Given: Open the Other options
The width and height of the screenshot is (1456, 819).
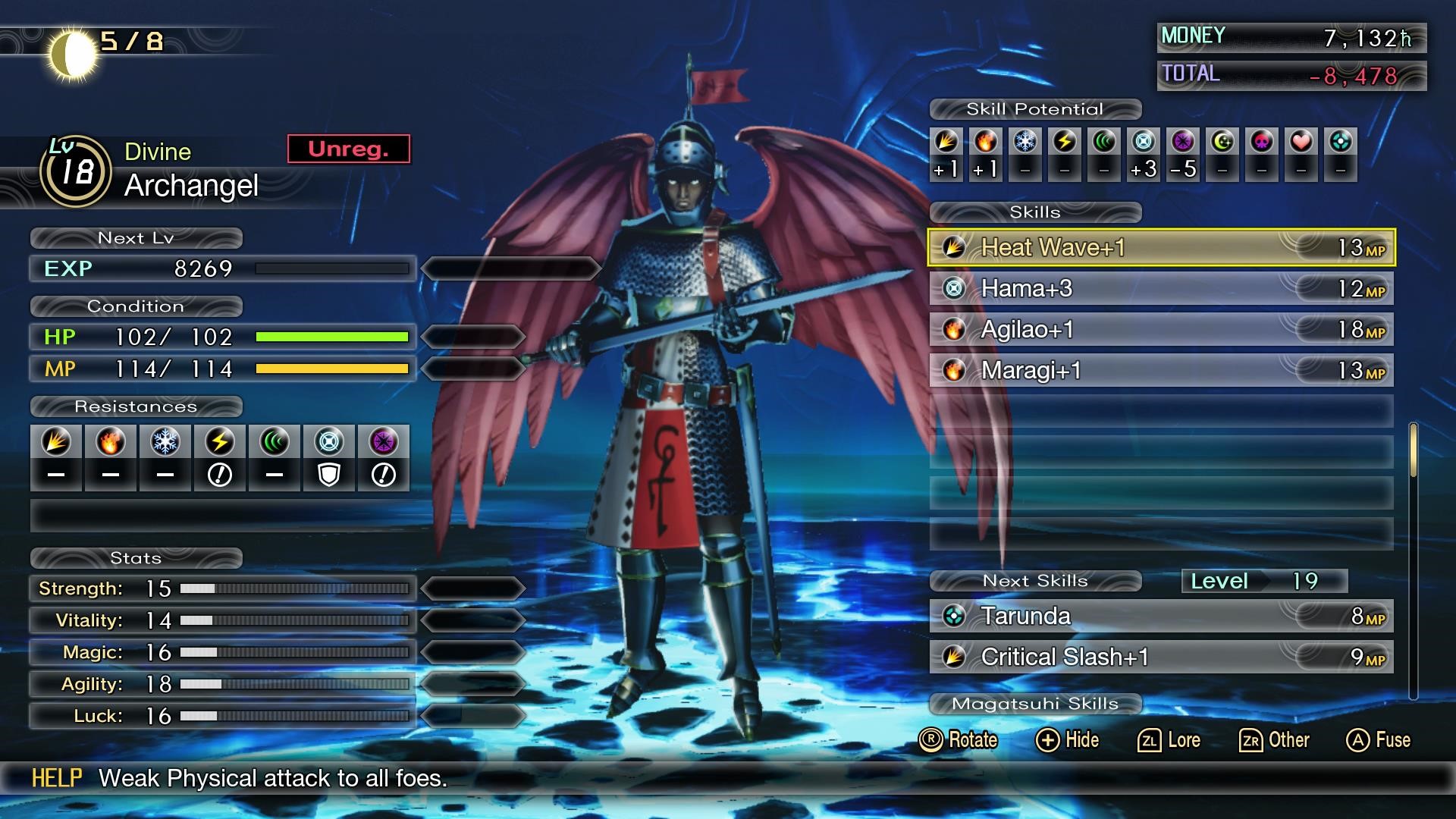Looking at the screenshot, I should tap(1274, 740).
